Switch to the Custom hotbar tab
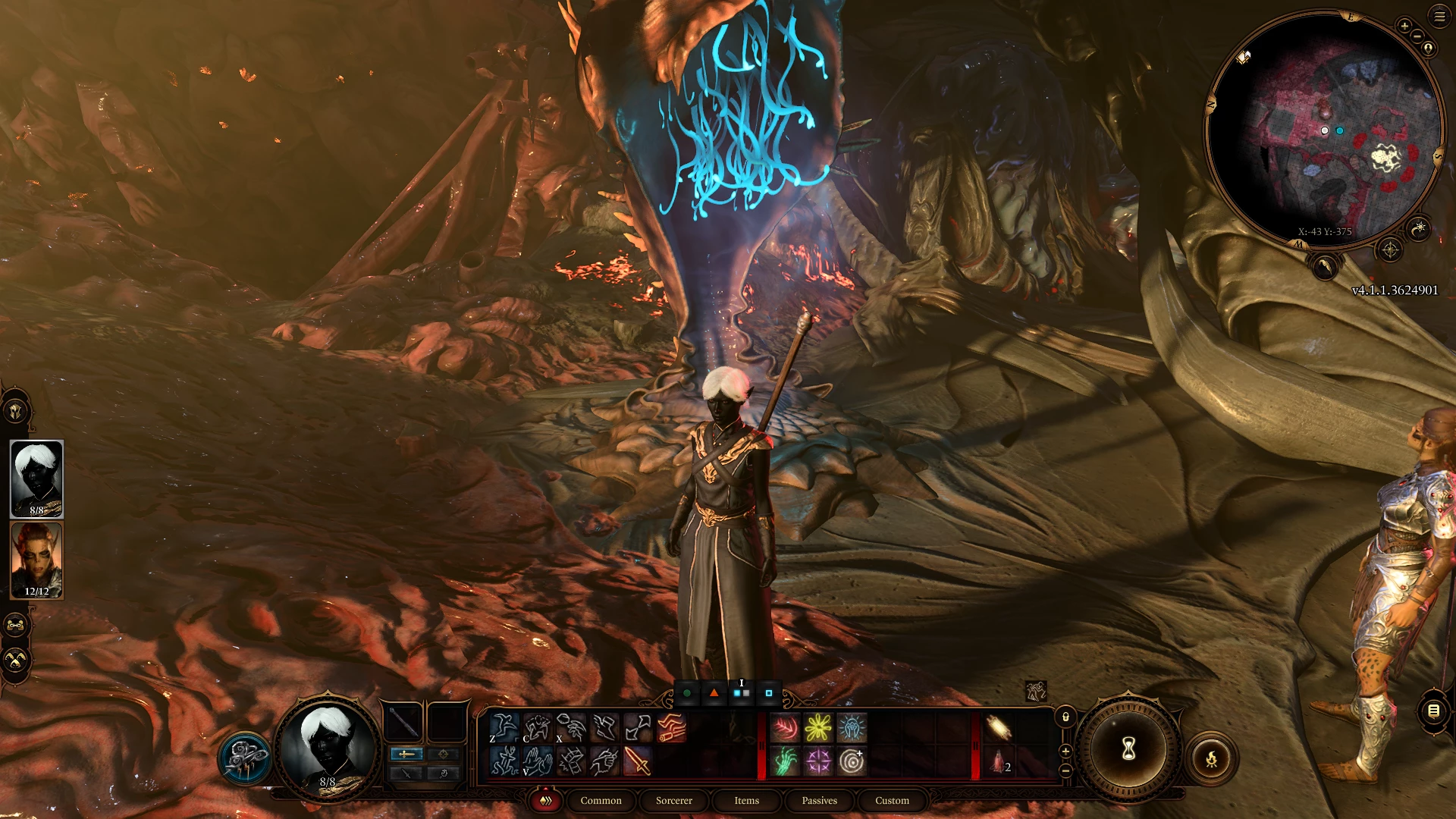This screenshot has width=1456, height=819. tap(892, 800)
